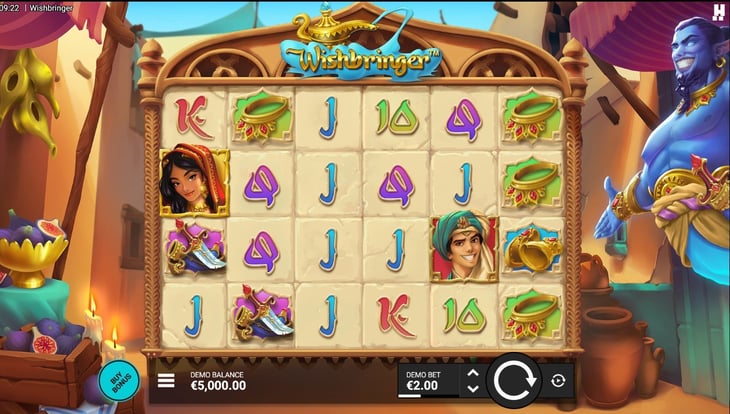The height and width of the screenshot is (414, 730).
Task: Open the Buy Bonus feature
Action: tap(118, 382)
